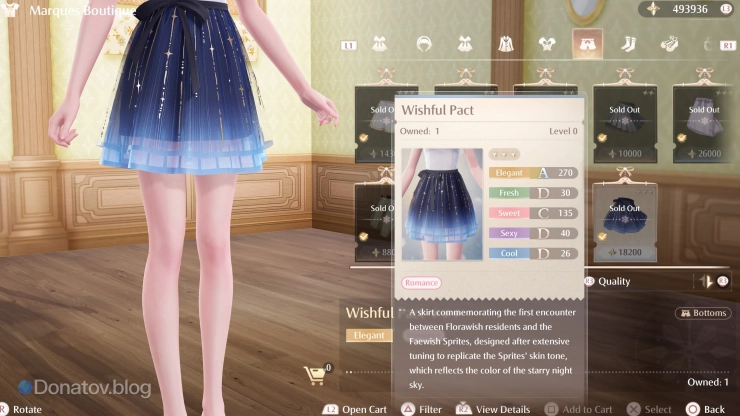
Task: Open the outfits category tab
Action: click(x=381, y=44)
